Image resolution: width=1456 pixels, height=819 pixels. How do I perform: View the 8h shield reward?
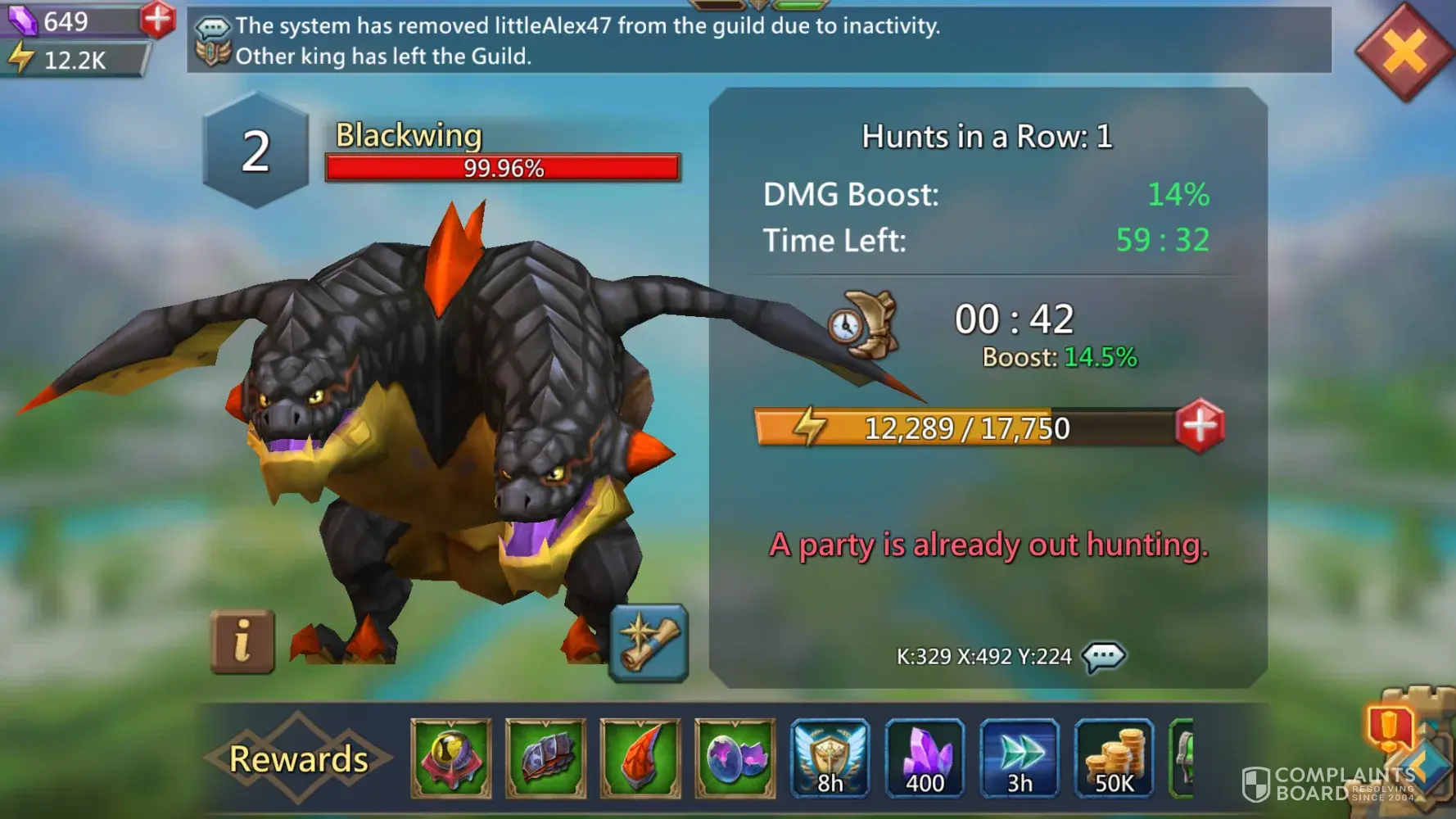(x=830, y=758)
